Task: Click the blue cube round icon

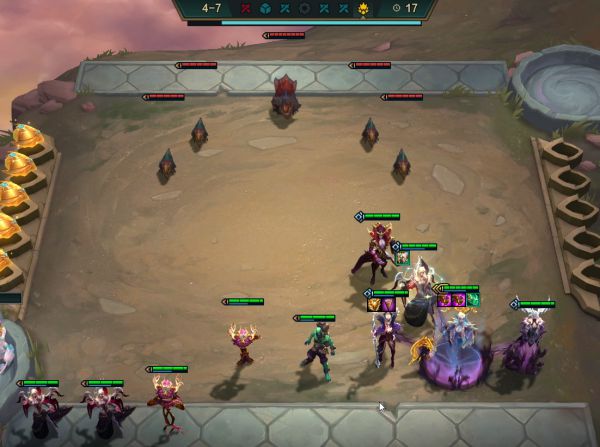Action: pyautogui.click(x=266, y=8)
